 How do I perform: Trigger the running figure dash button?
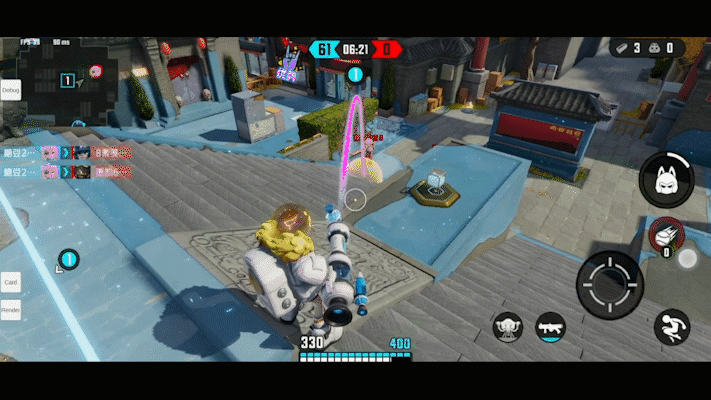pos(671,327)
